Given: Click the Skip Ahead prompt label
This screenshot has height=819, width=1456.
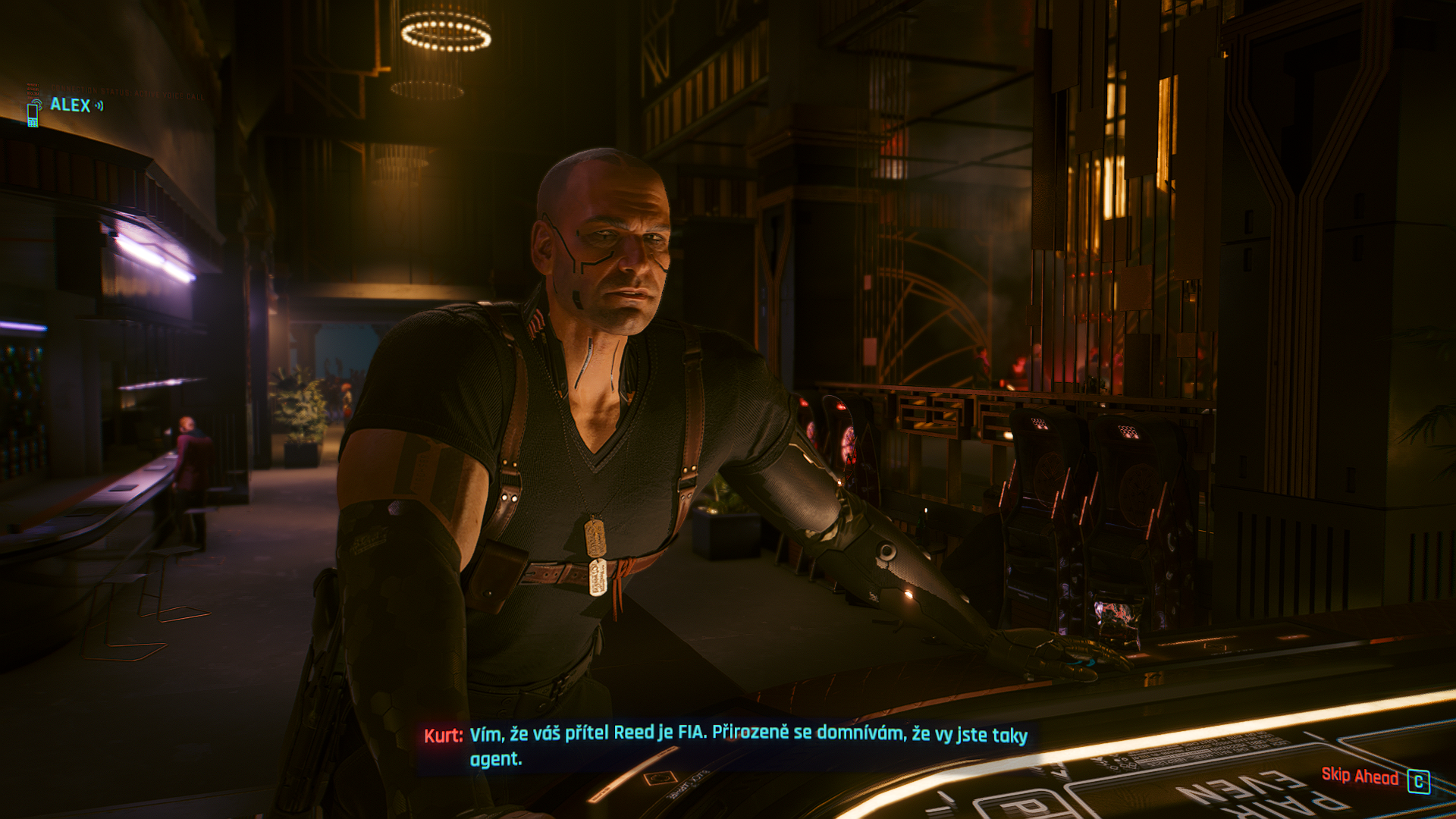Looking at the screenshot, I should [x=1360, y=776].
